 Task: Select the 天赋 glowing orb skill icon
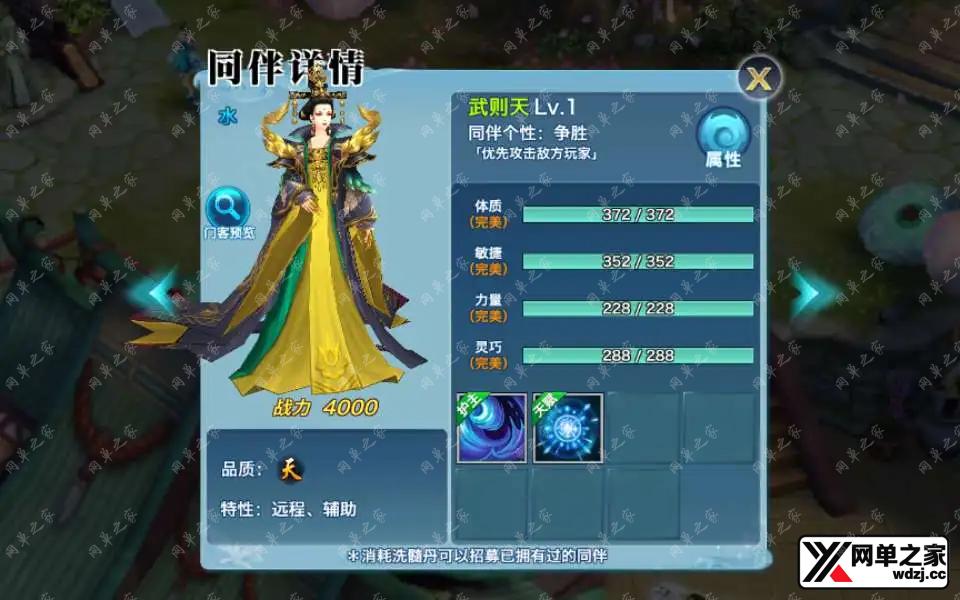click(568, 428)
